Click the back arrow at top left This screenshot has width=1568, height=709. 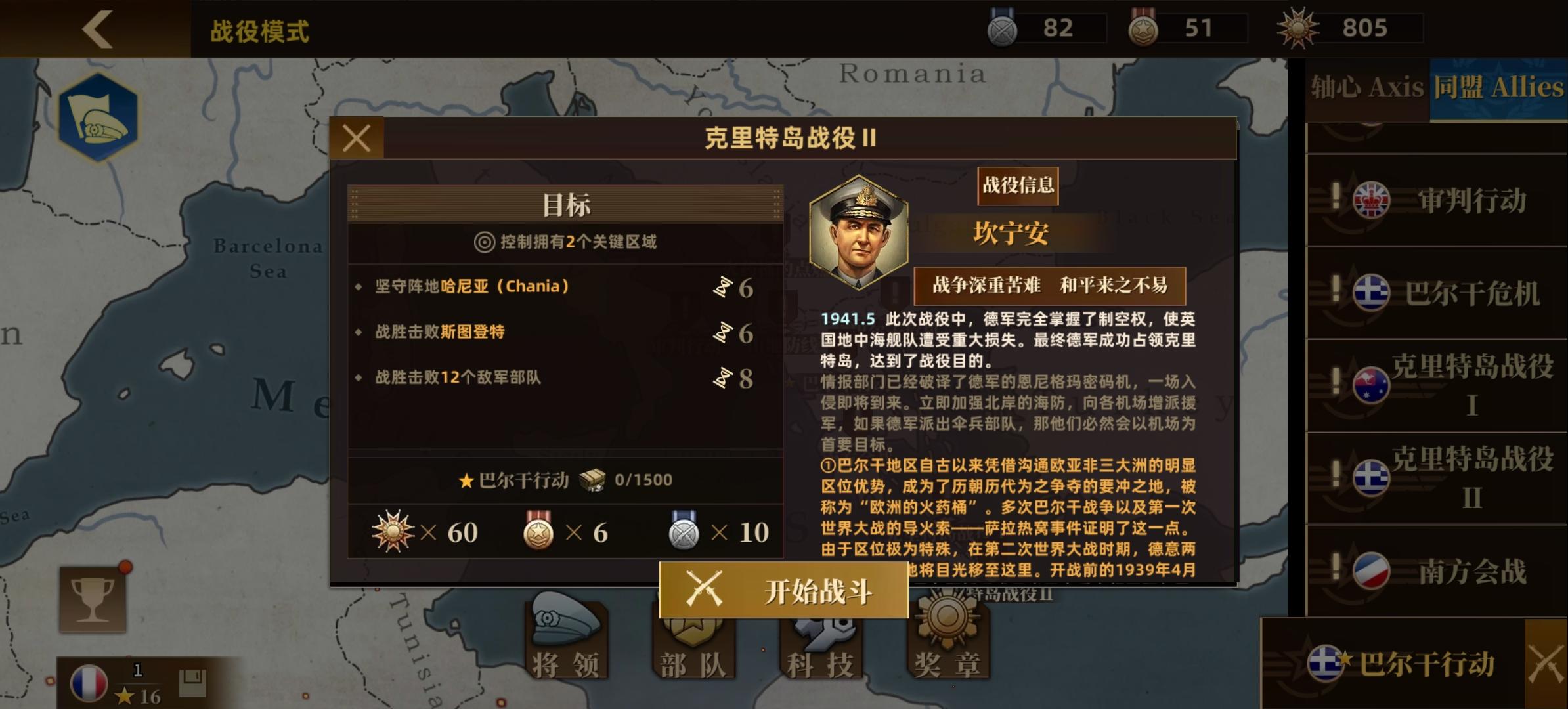tap(97, 29)
